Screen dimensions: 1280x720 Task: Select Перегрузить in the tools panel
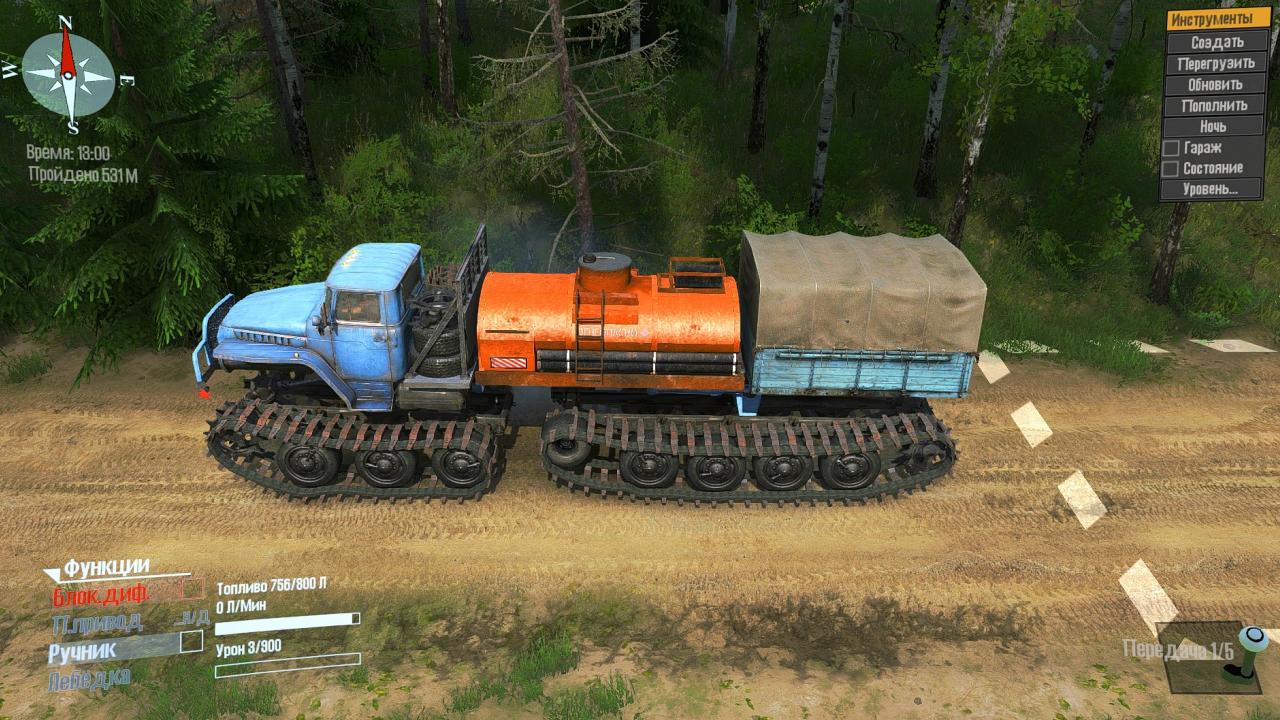(1216, 63)
